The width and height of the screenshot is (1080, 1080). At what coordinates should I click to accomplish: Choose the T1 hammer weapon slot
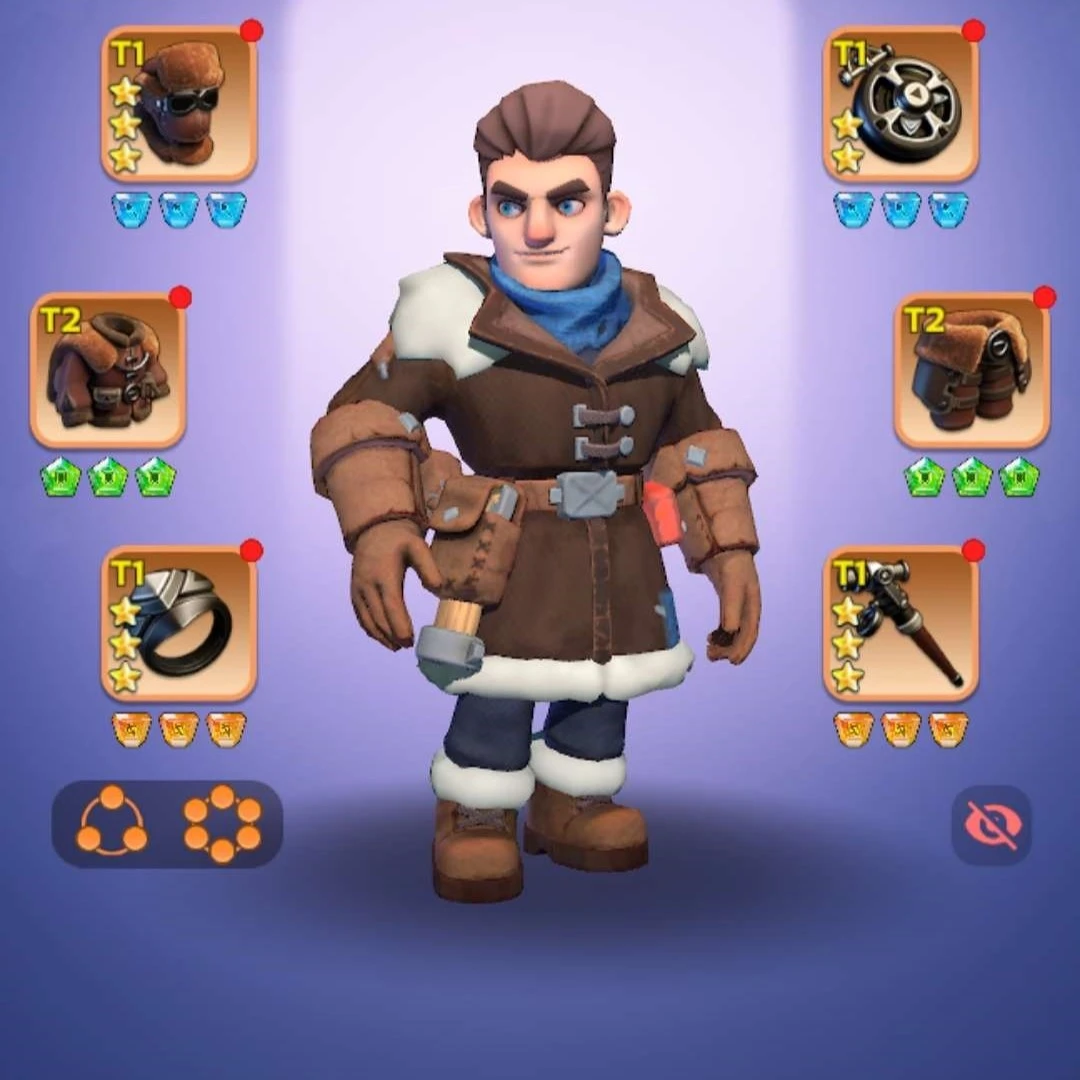coord(900,623)
